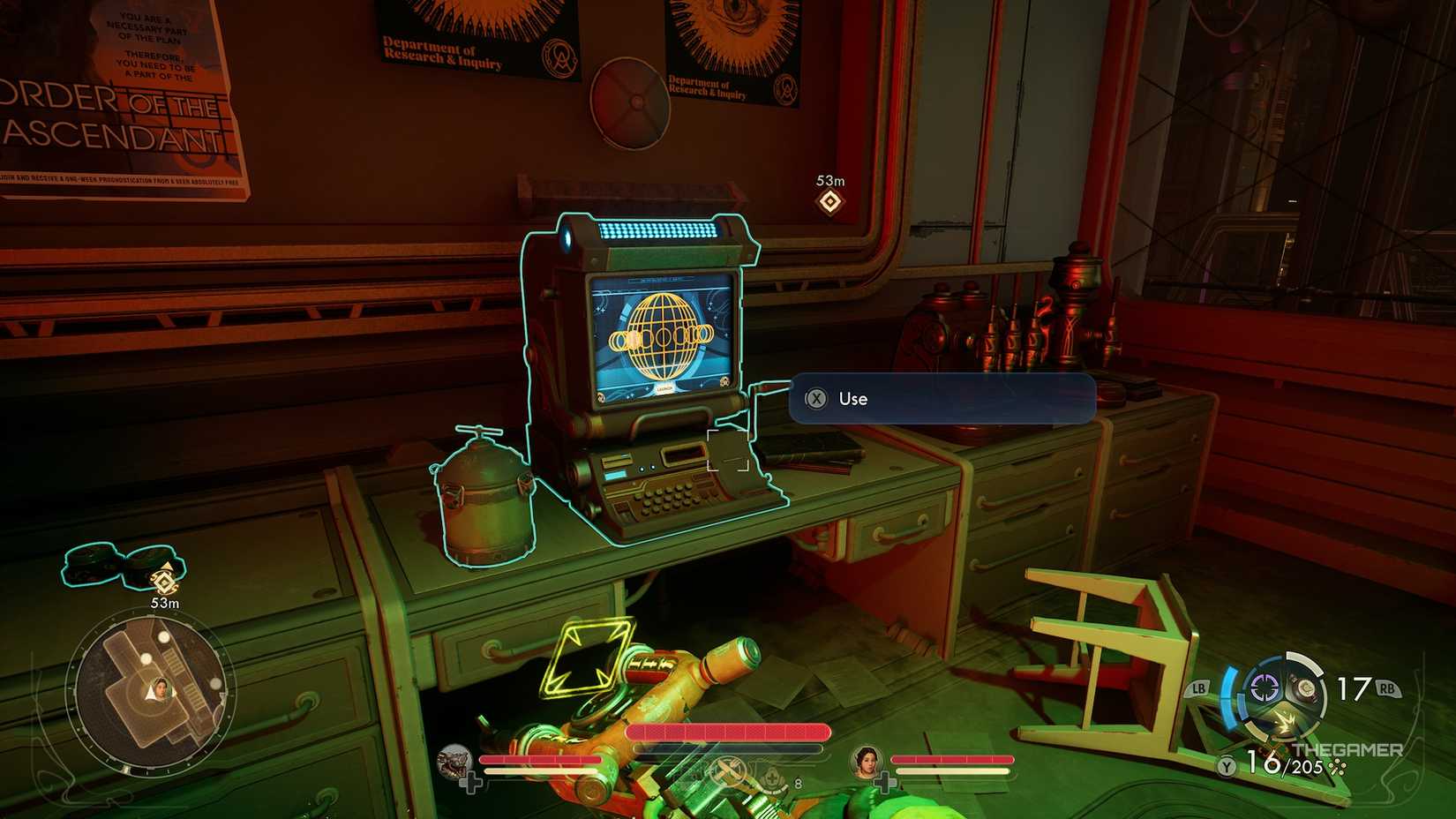Viewport: 1456px width, 819px height.
Task: Click the Y button prompt near ammo count
Action: pos(1226,766)
